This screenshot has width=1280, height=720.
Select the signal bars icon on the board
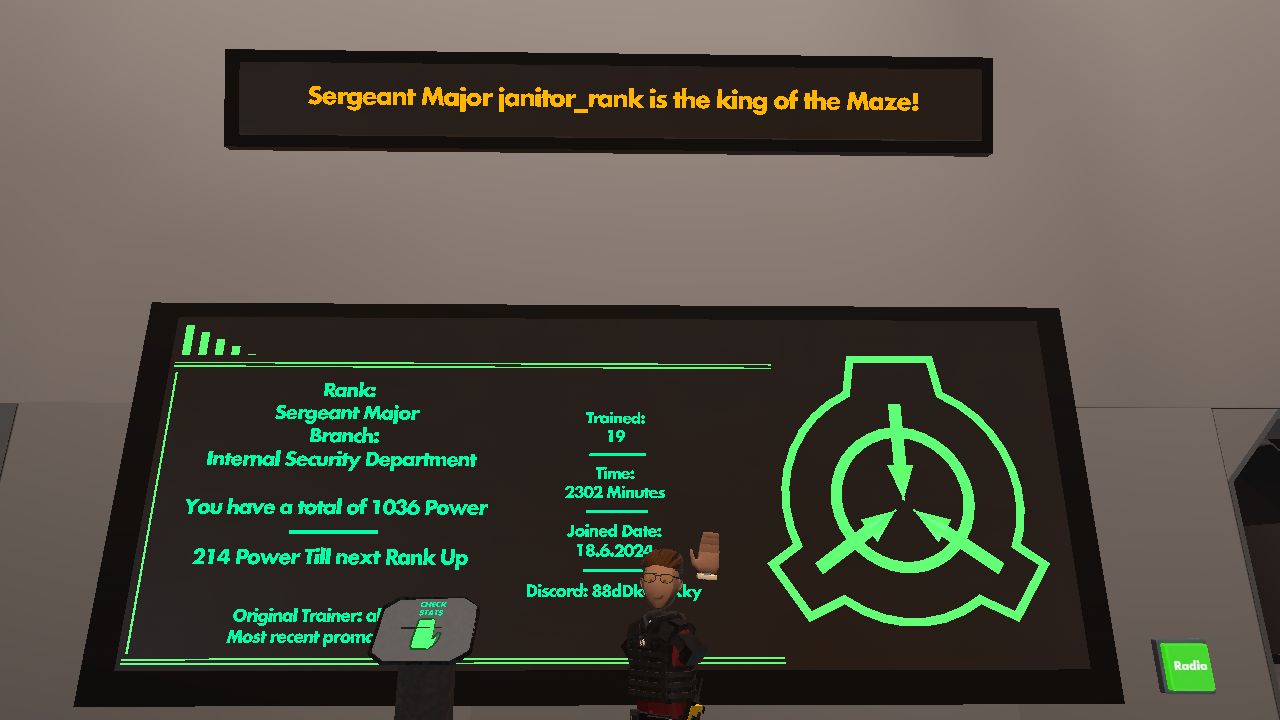210,340
